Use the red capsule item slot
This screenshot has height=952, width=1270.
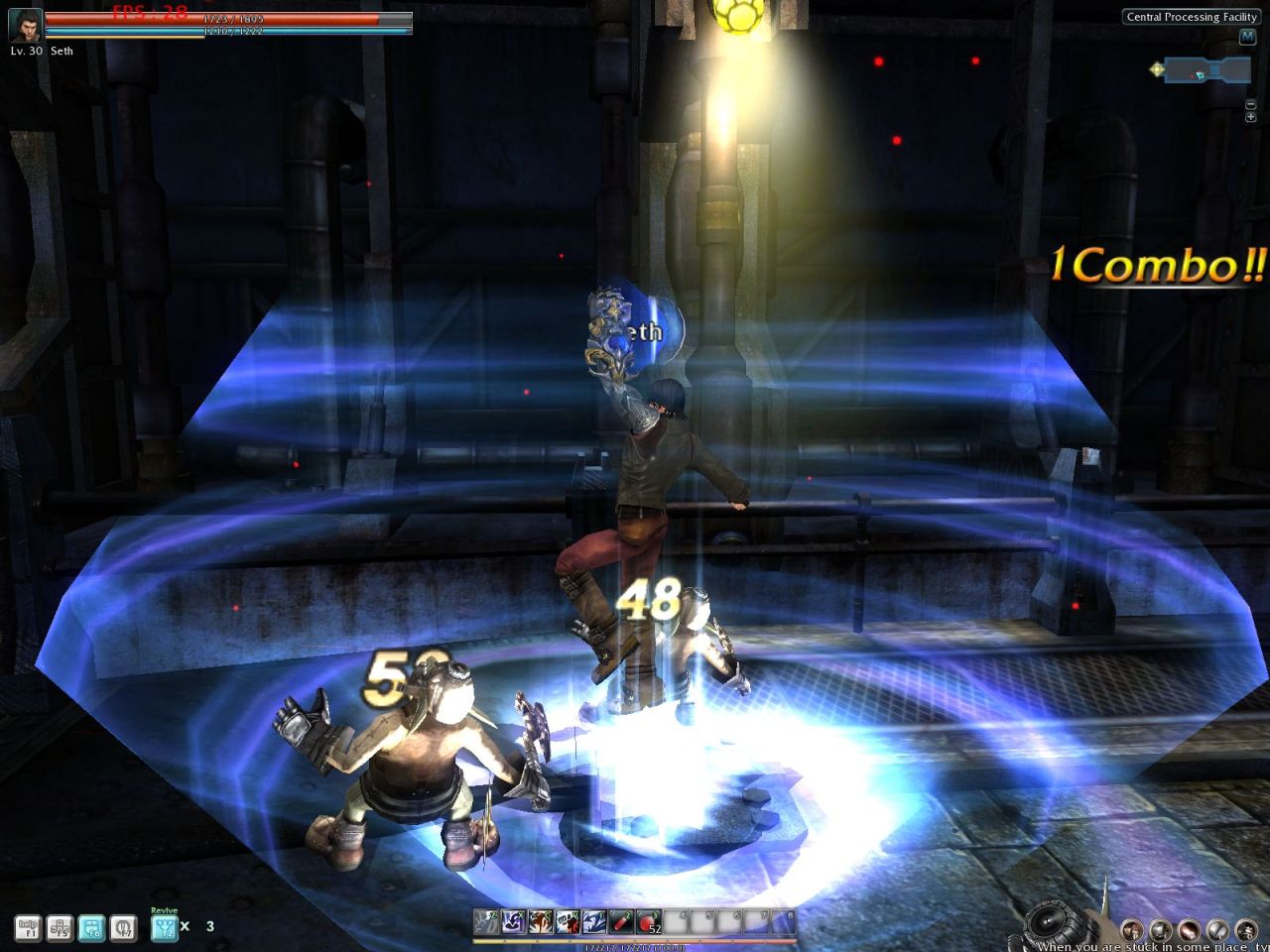(621, 922)
